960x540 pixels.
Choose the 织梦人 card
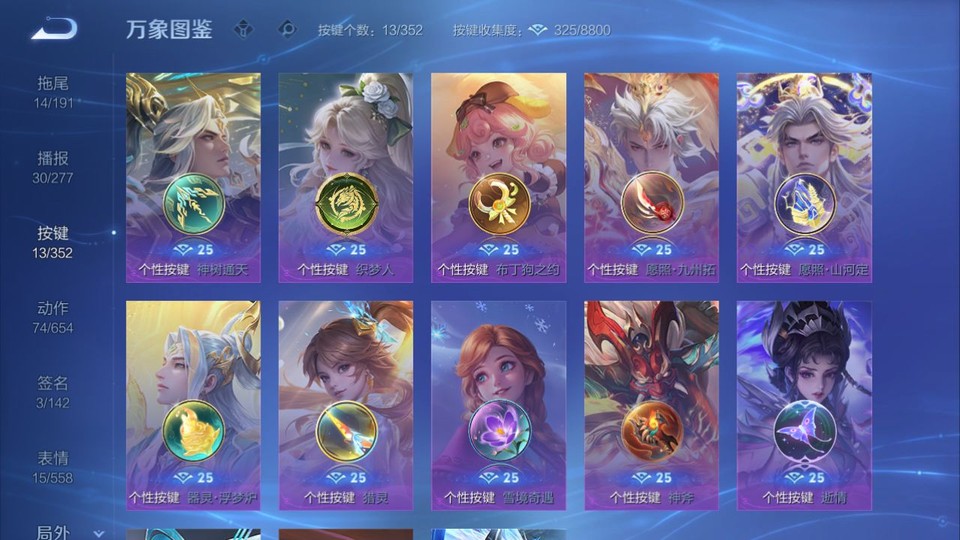(x=346, y=177)
